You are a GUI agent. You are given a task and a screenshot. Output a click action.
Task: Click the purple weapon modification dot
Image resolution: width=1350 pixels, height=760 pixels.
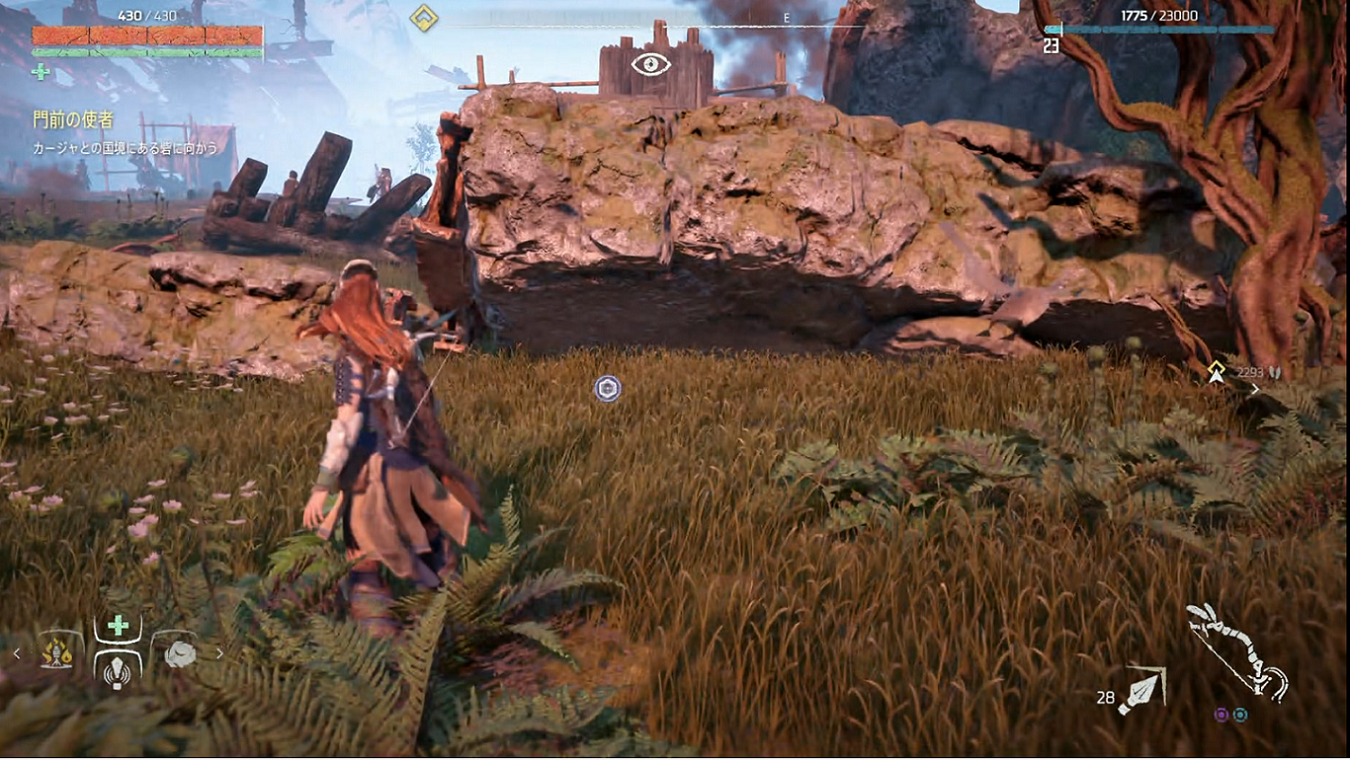click(x=1221, y=714)
